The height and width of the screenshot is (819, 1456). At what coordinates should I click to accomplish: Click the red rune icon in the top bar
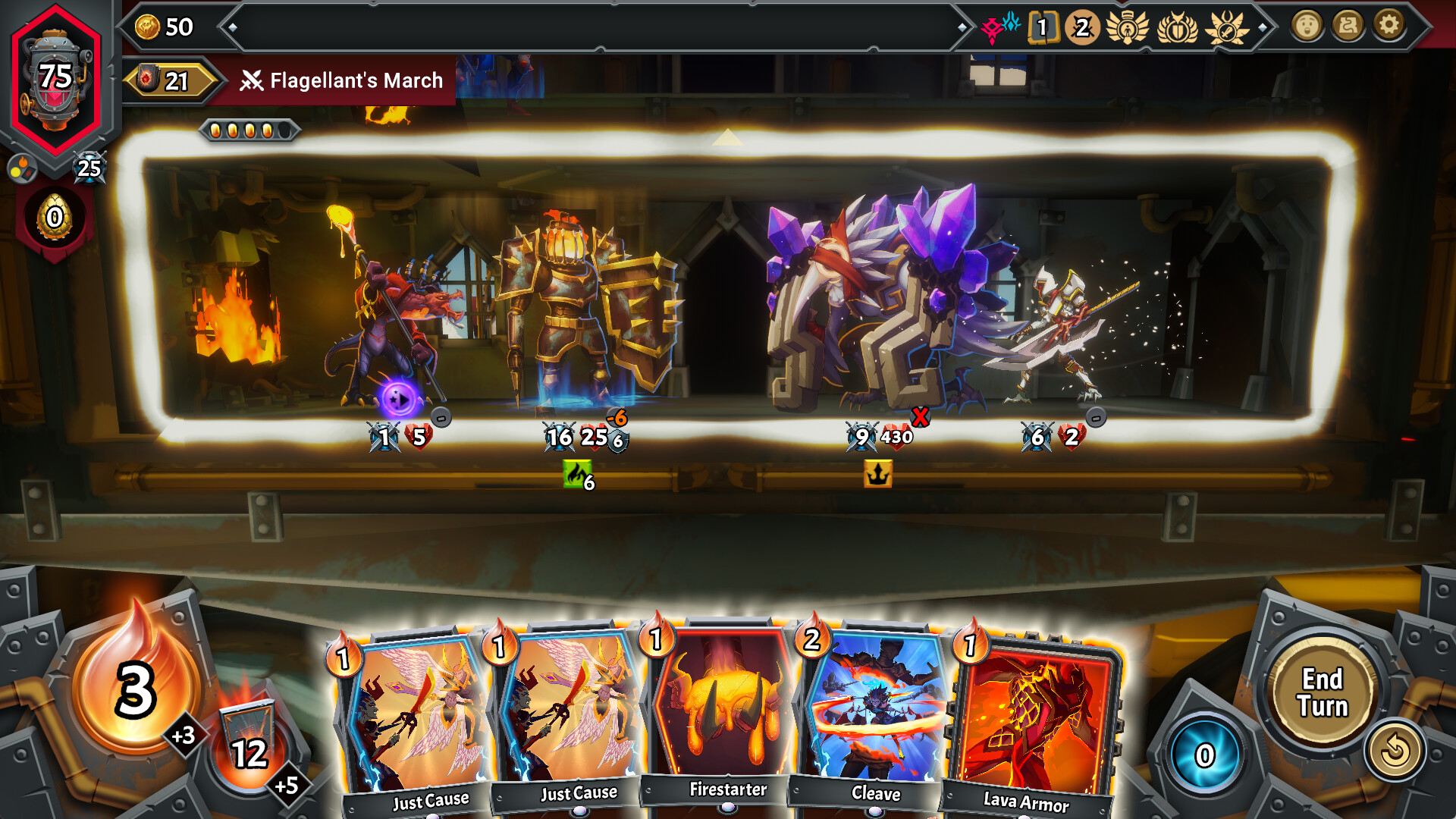pos(992,27)
